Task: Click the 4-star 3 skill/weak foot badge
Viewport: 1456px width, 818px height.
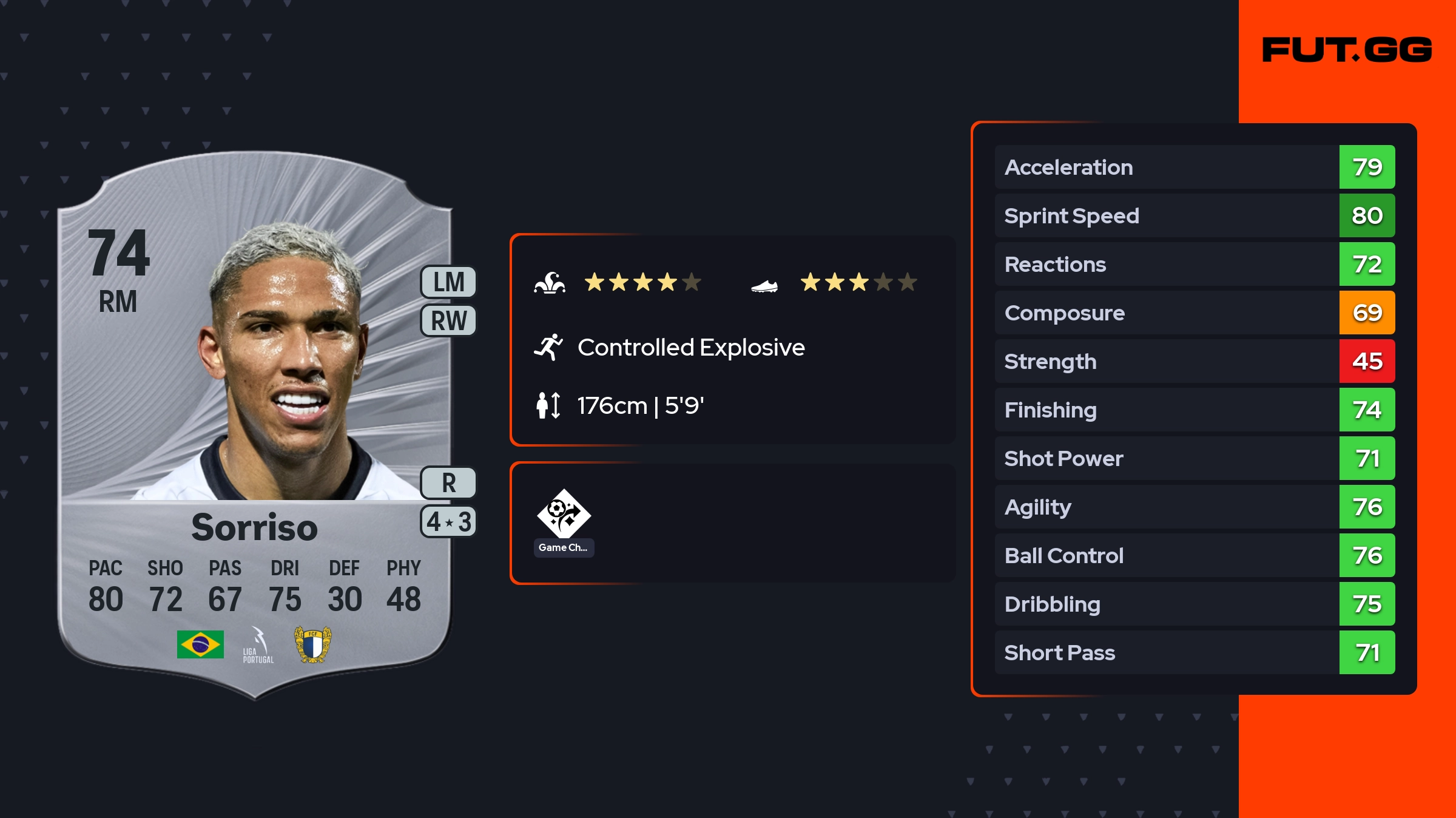Action: click(448, 521)
